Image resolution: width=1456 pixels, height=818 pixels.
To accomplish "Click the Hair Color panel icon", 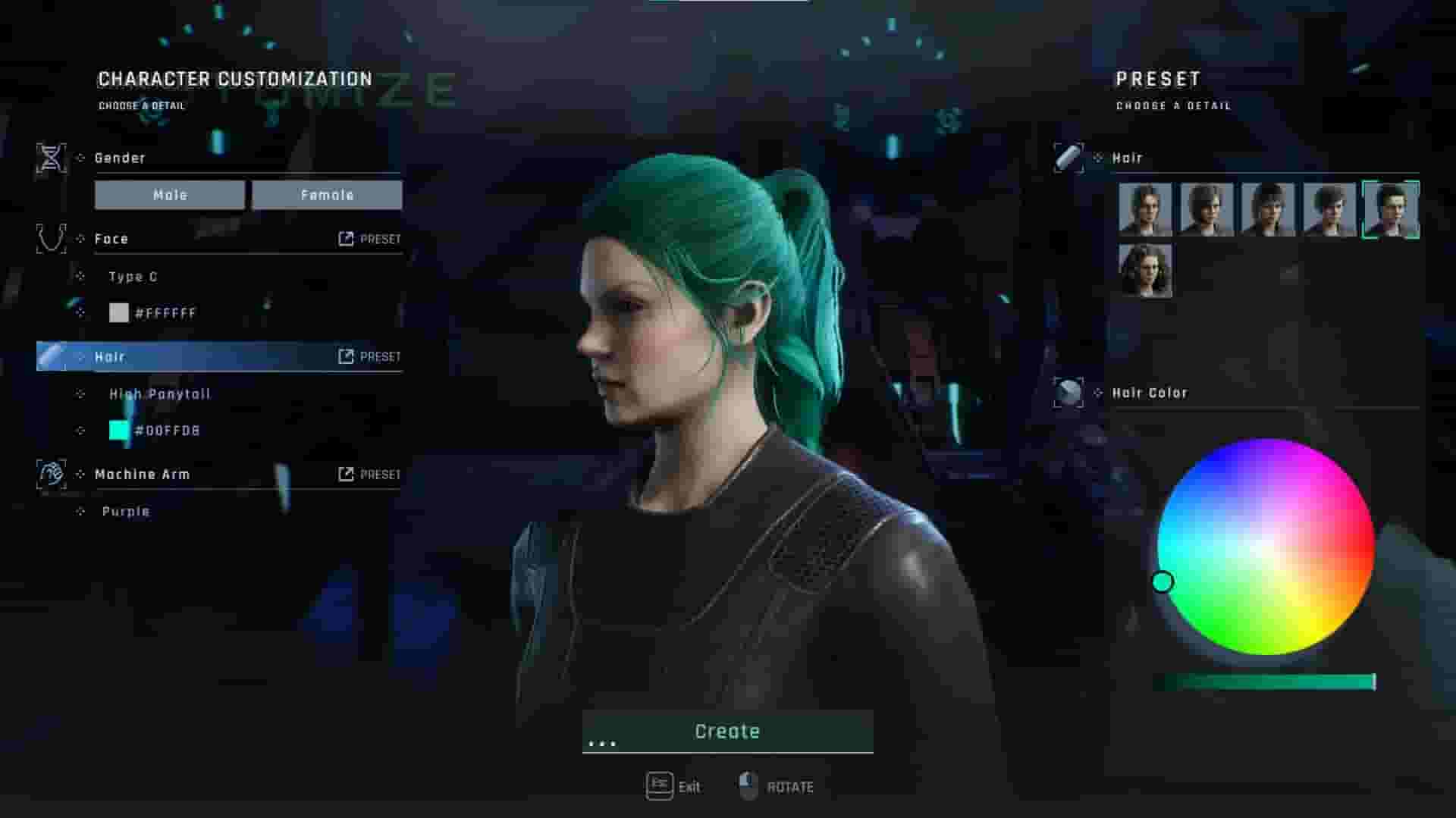I will pyautogui.click(x=1068, y=392).
